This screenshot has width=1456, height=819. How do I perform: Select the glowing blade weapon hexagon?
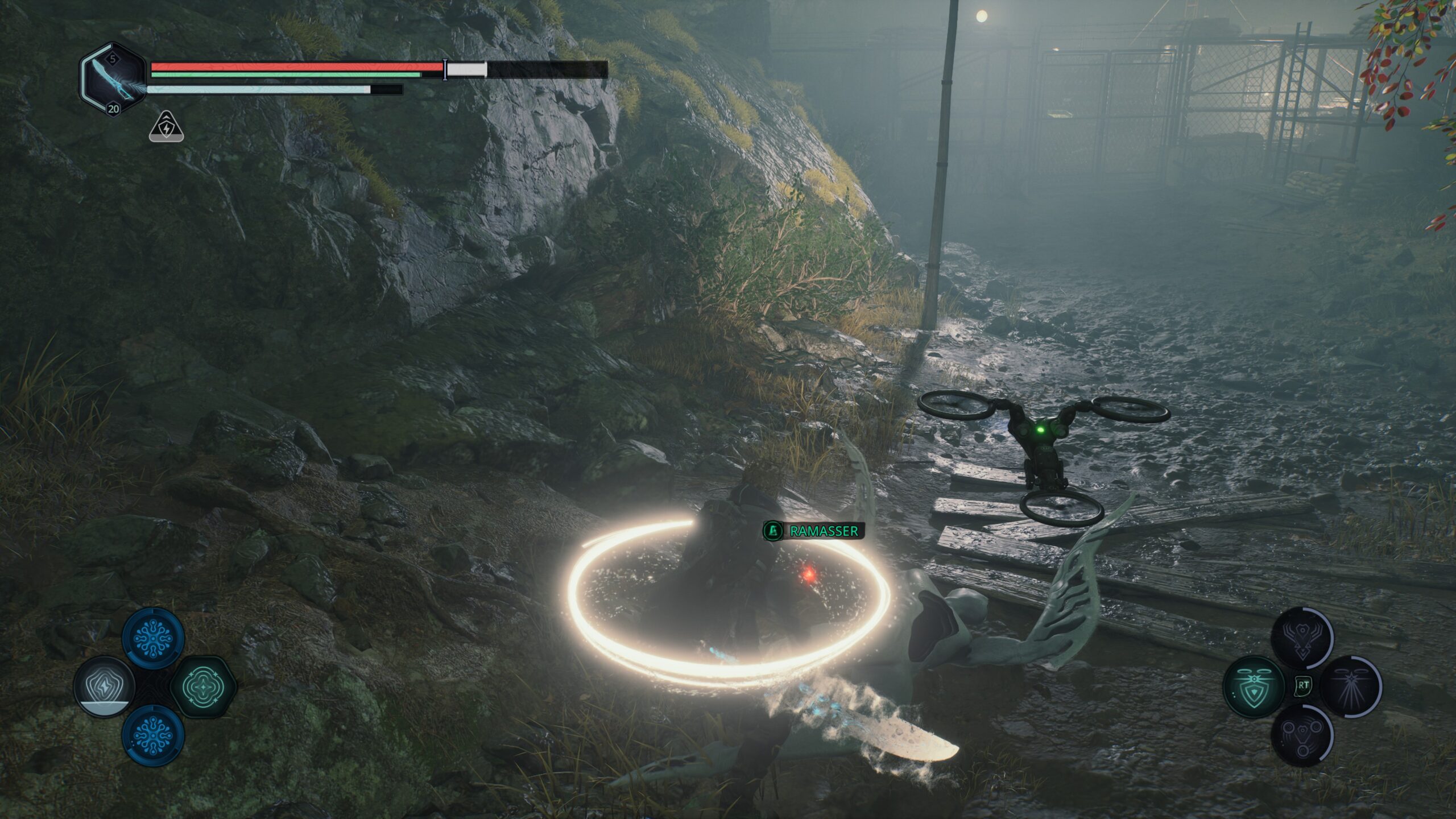coord(113,79)
